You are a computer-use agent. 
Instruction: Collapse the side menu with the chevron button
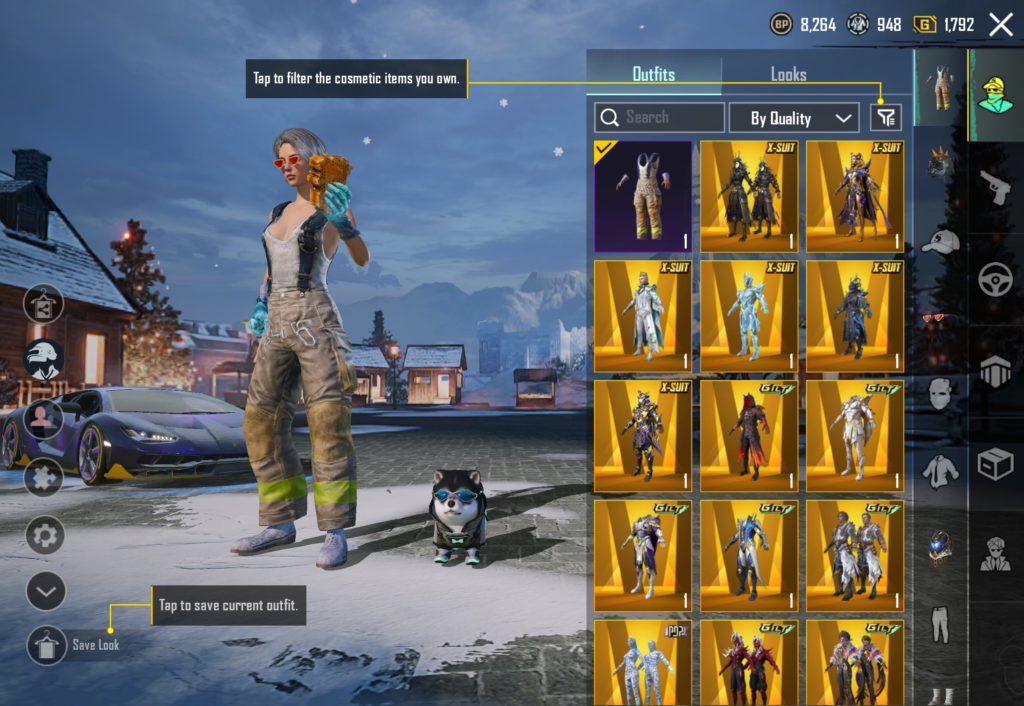coord(45,591)
